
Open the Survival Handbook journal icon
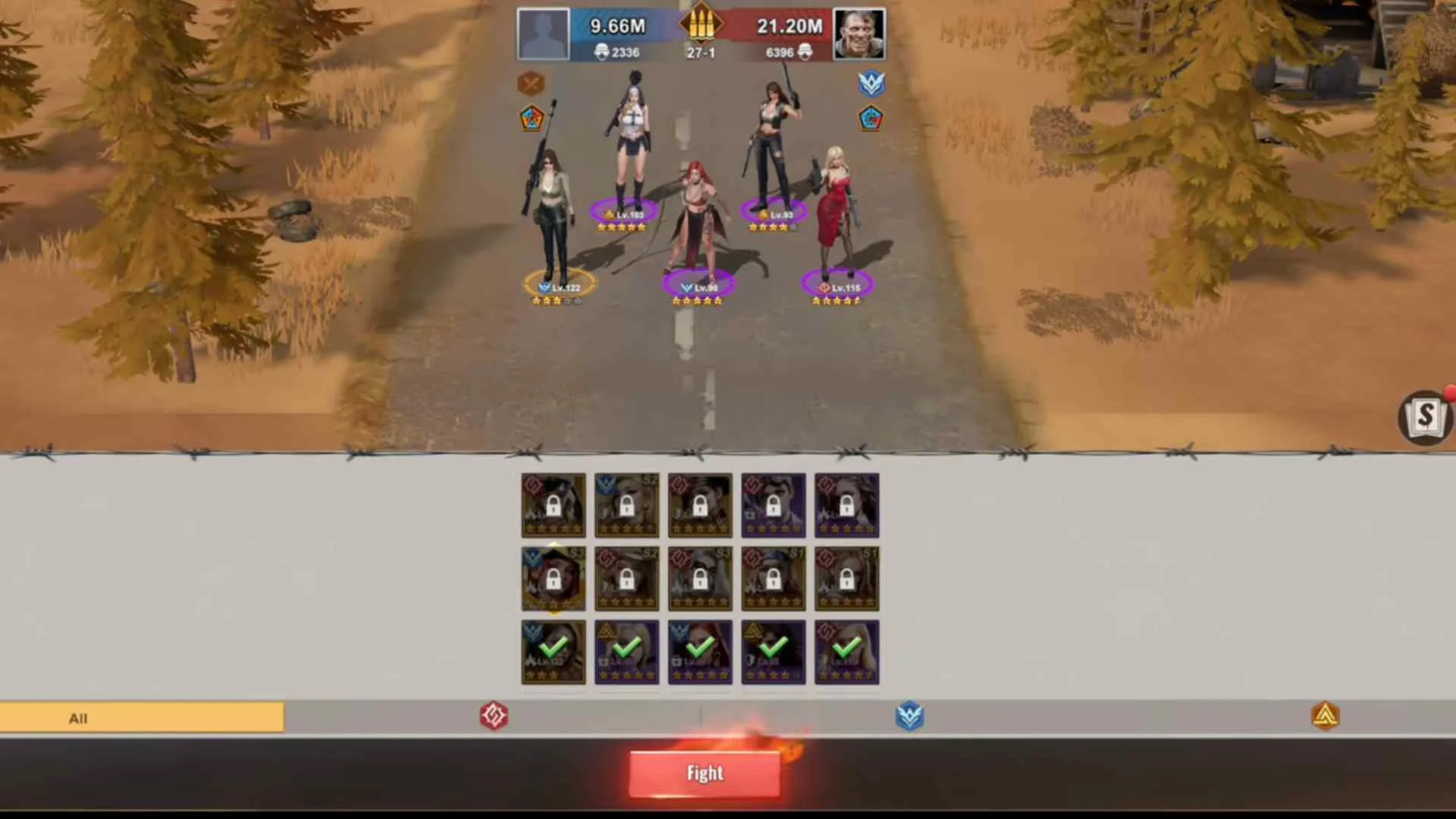point(1424,416)
